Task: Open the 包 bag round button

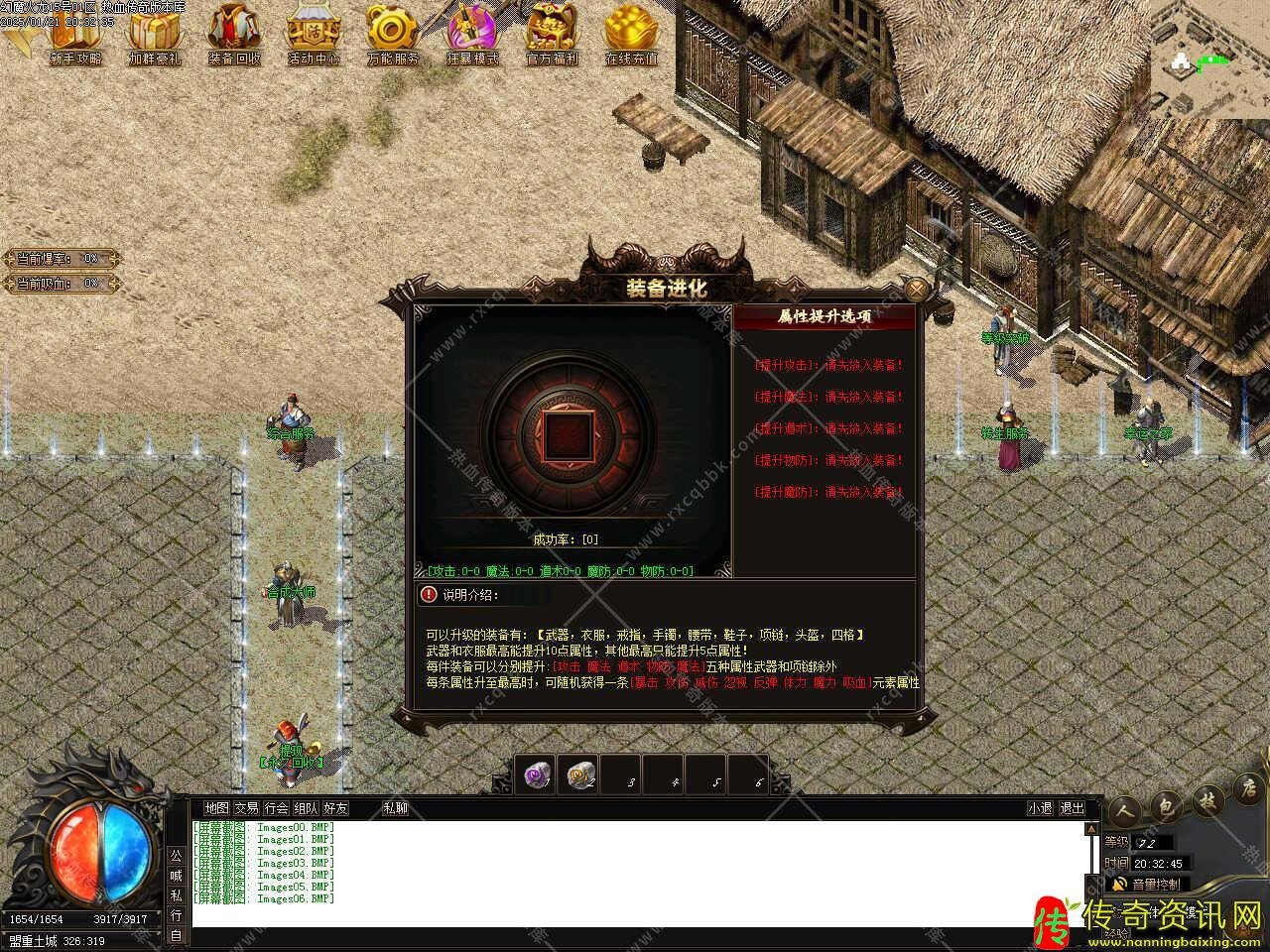Action: [x=1168, y=805]
